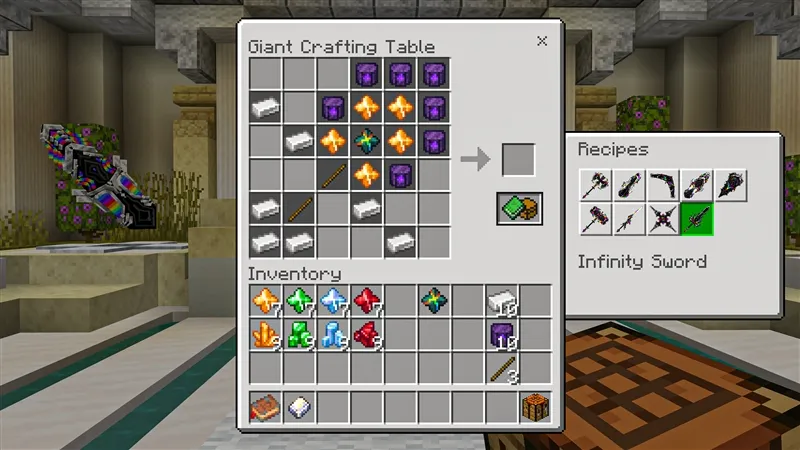This screenshot has height=450, width=800.
Task: Pick the blue crystal cluster stack
Action: pyautogui.click(x=333, y=335)
